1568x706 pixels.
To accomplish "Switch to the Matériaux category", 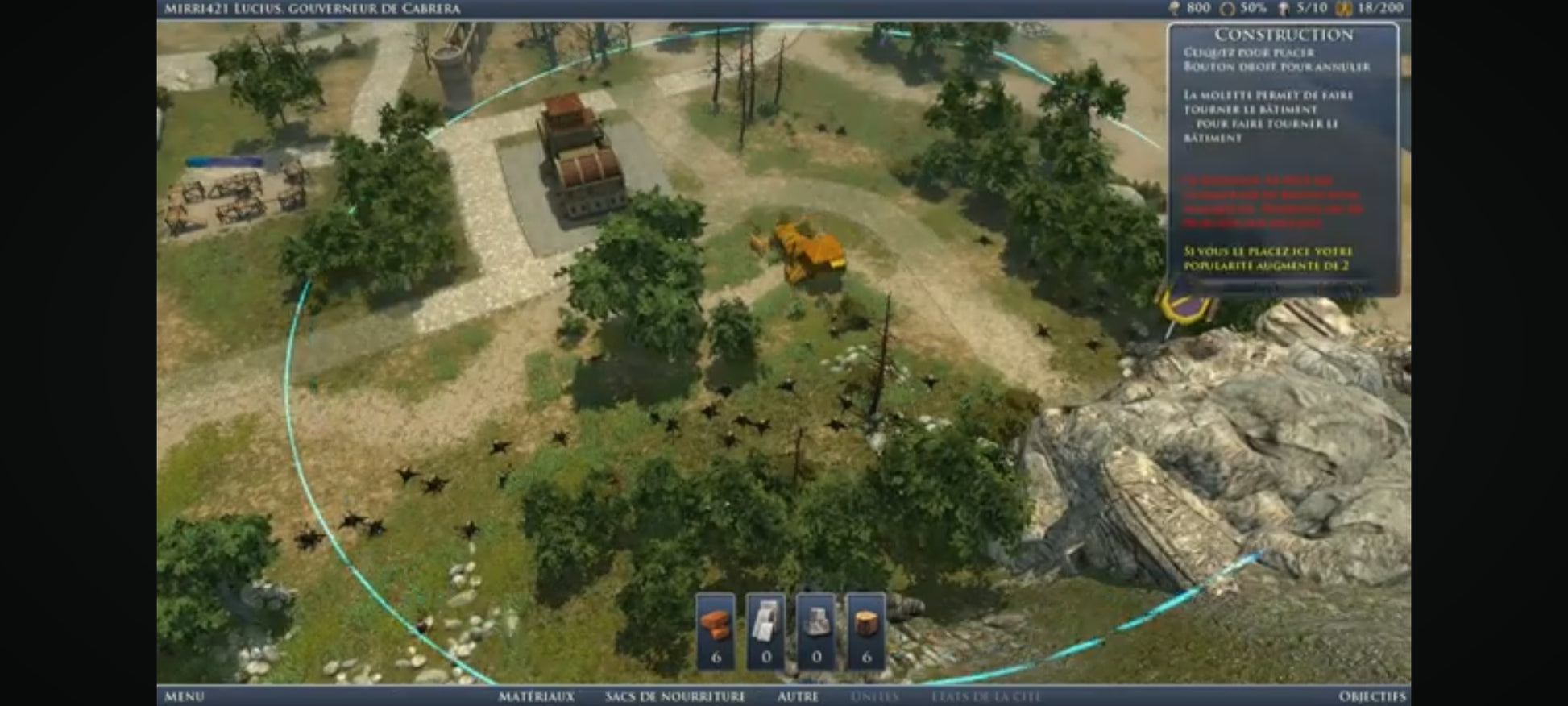I will pyautogui.click(x=536, y=696).
